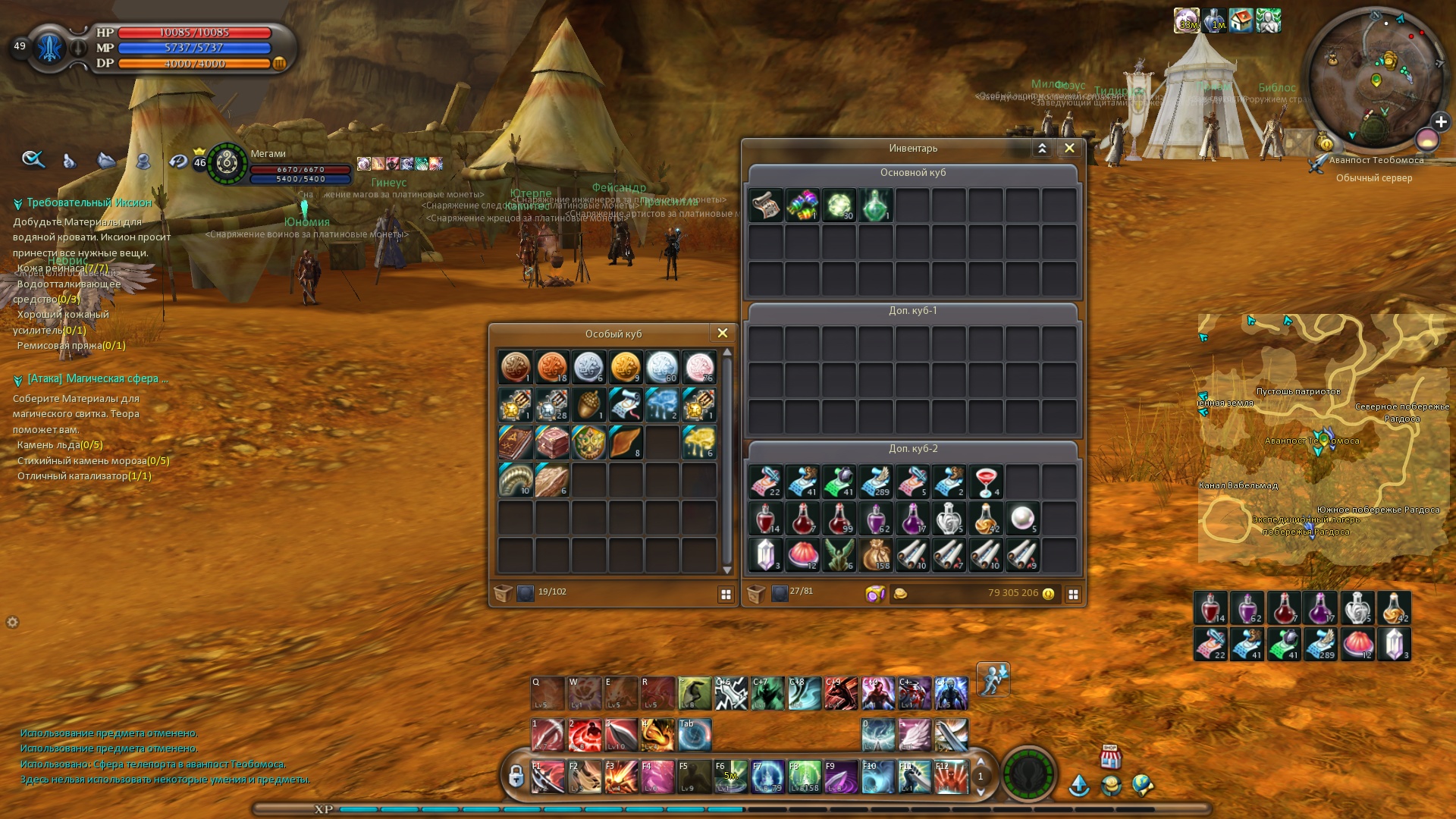Toggle the hotbar padlock lock
Image resolution: width=1456 pixels, height=819 pixels.
(516, 777)
